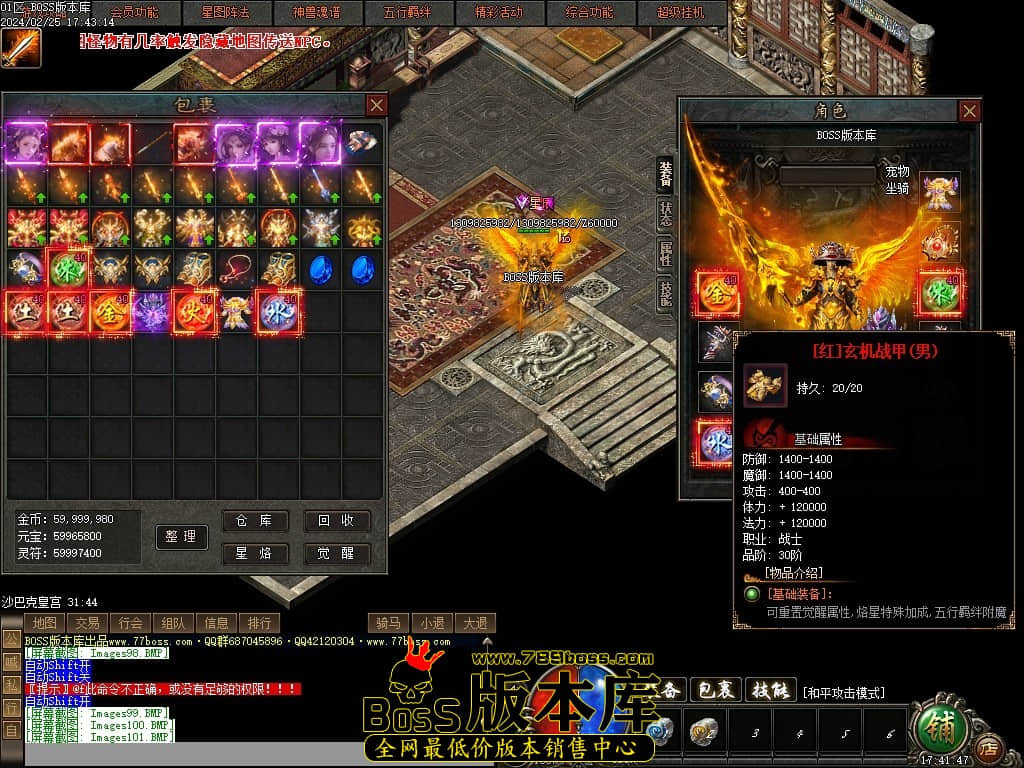
Task: Open the 五行羁绊 menu
Action: 407,13
